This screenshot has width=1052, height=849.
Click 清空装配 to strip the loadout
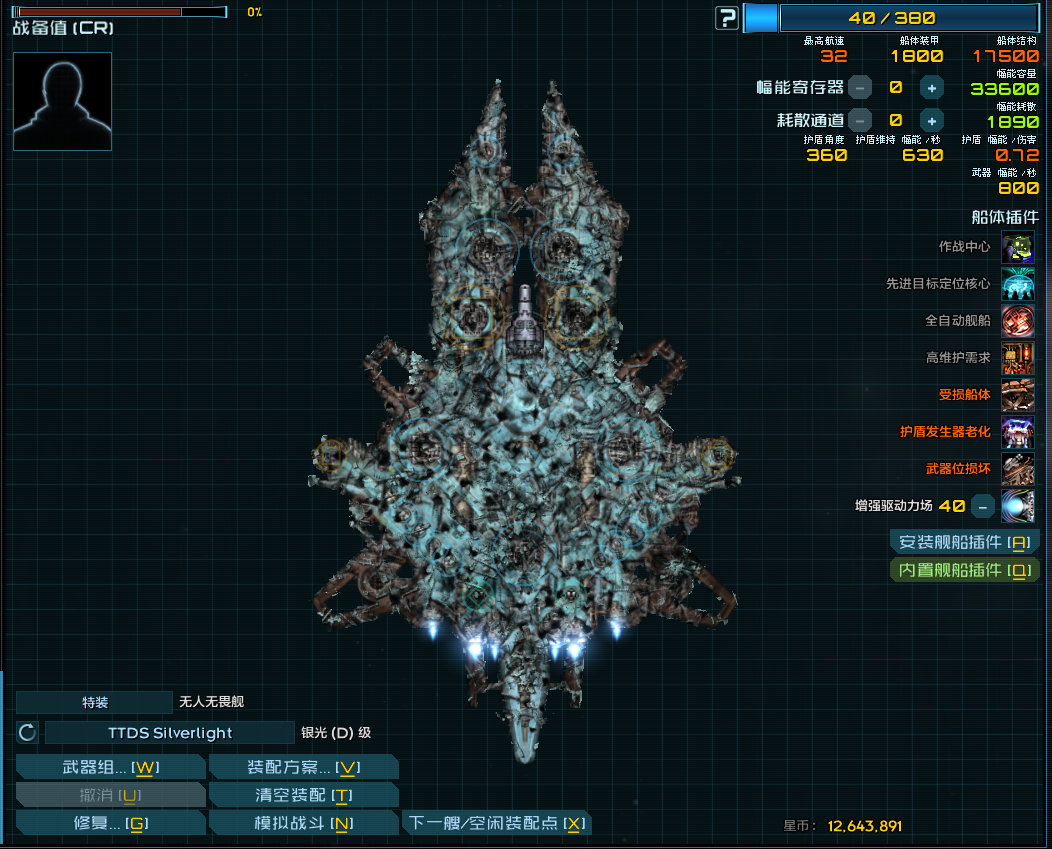tap(303, 796)
